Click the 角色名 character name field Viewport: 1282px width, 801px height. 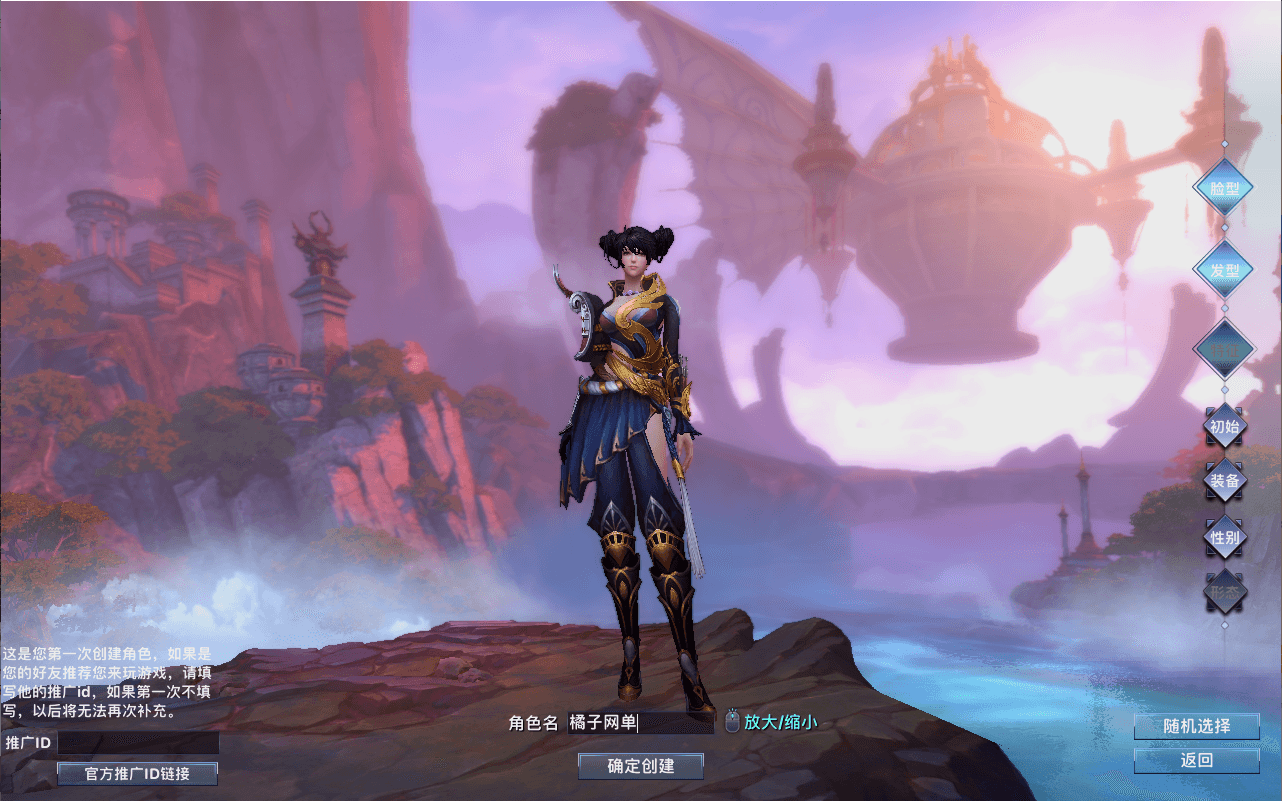(x=640, y=723)
